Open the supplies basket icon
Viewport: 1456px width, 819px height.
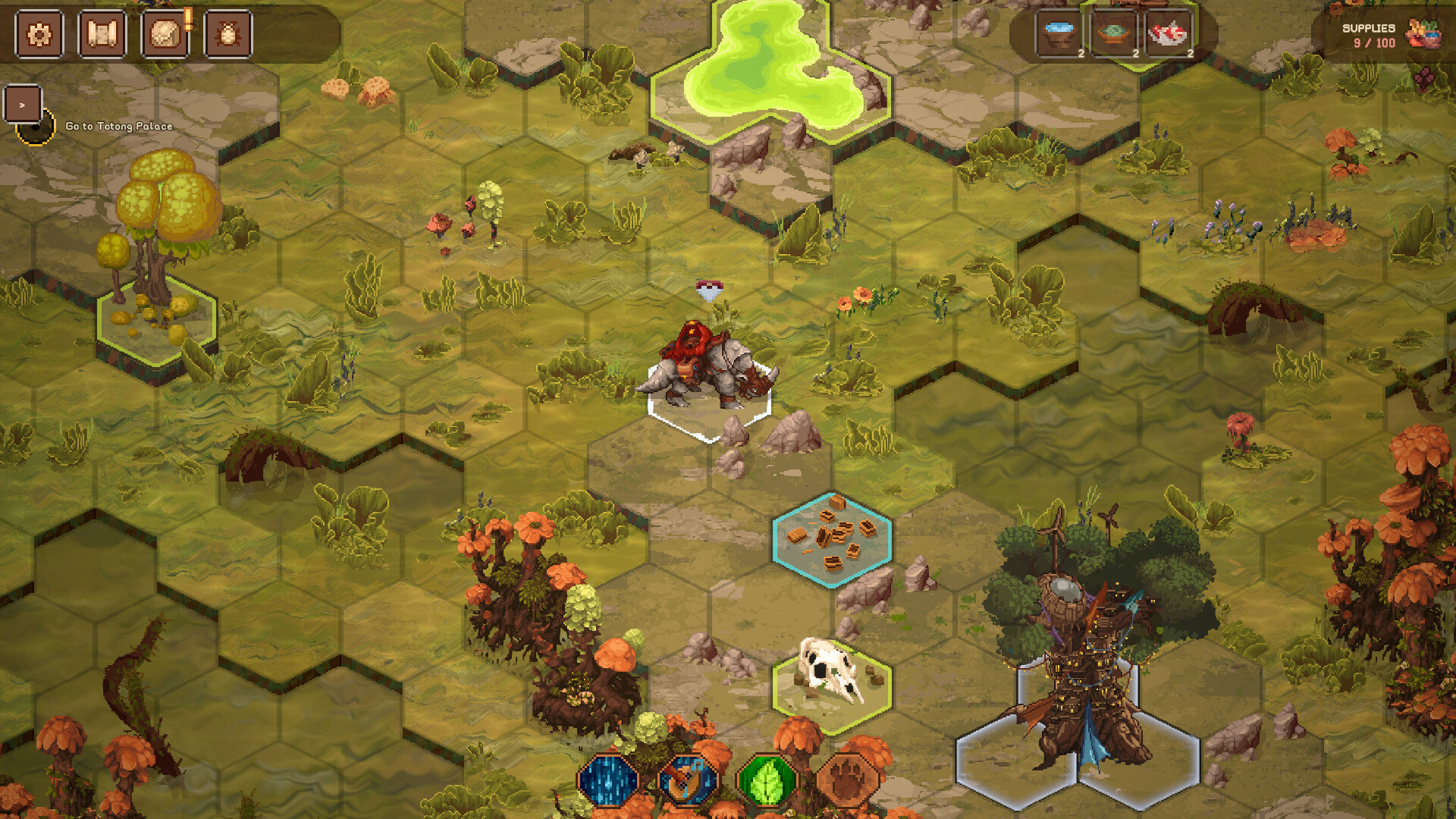(1425, 34)
